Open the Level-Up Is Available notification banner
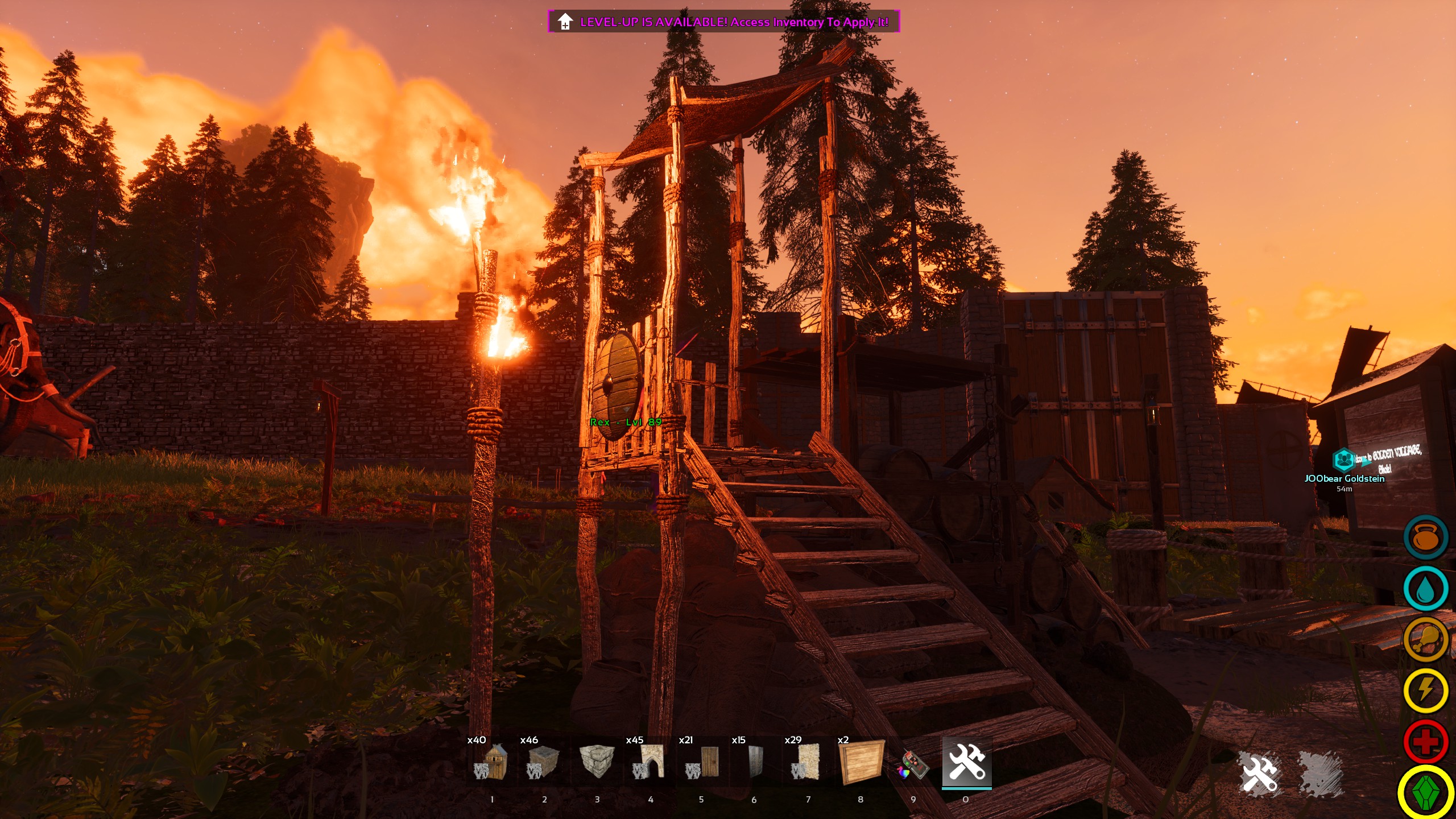 click(x=723, y=22)
